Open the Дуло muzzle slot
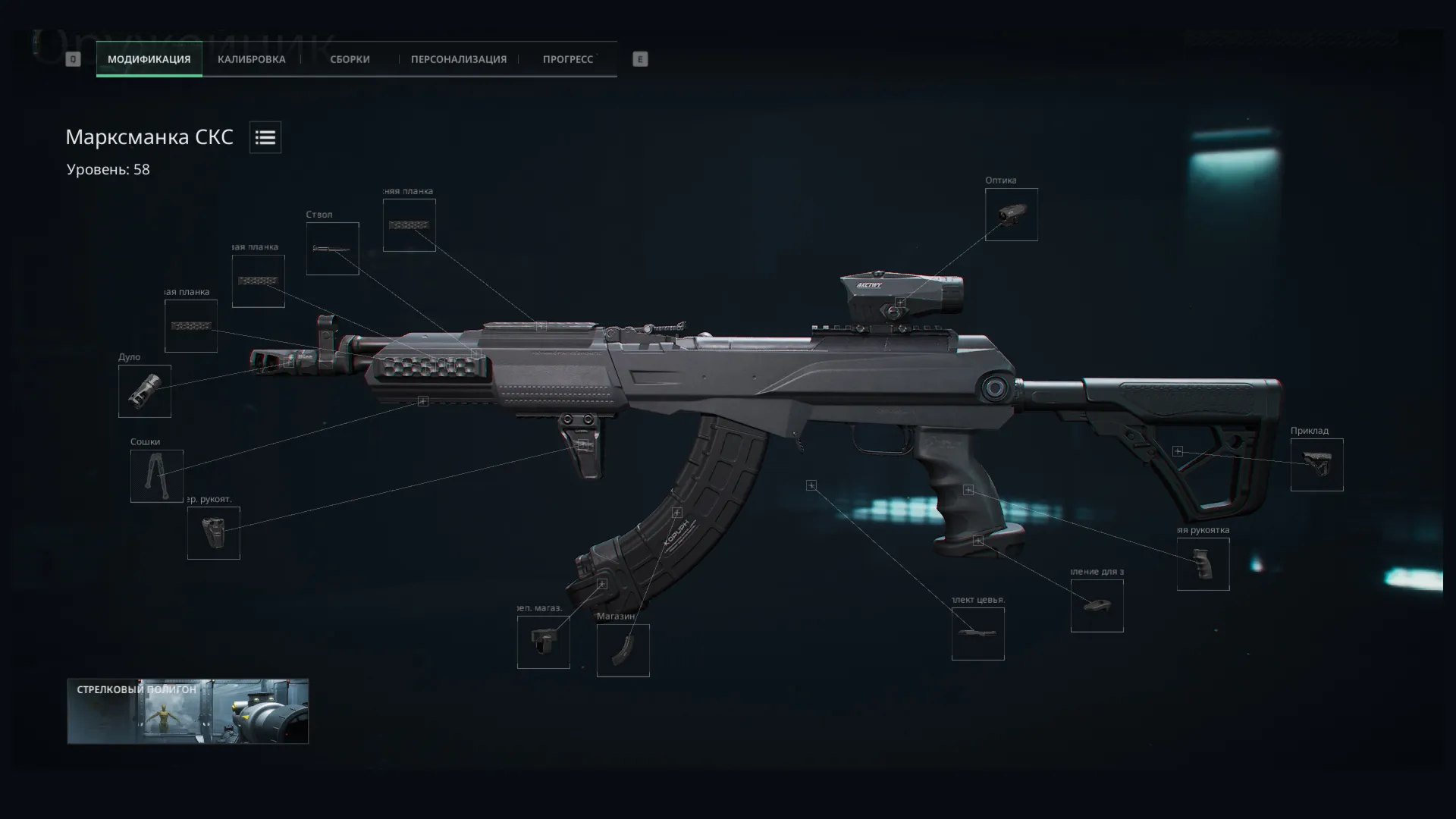The image size is (1456, 819). [x=144, y=391]
